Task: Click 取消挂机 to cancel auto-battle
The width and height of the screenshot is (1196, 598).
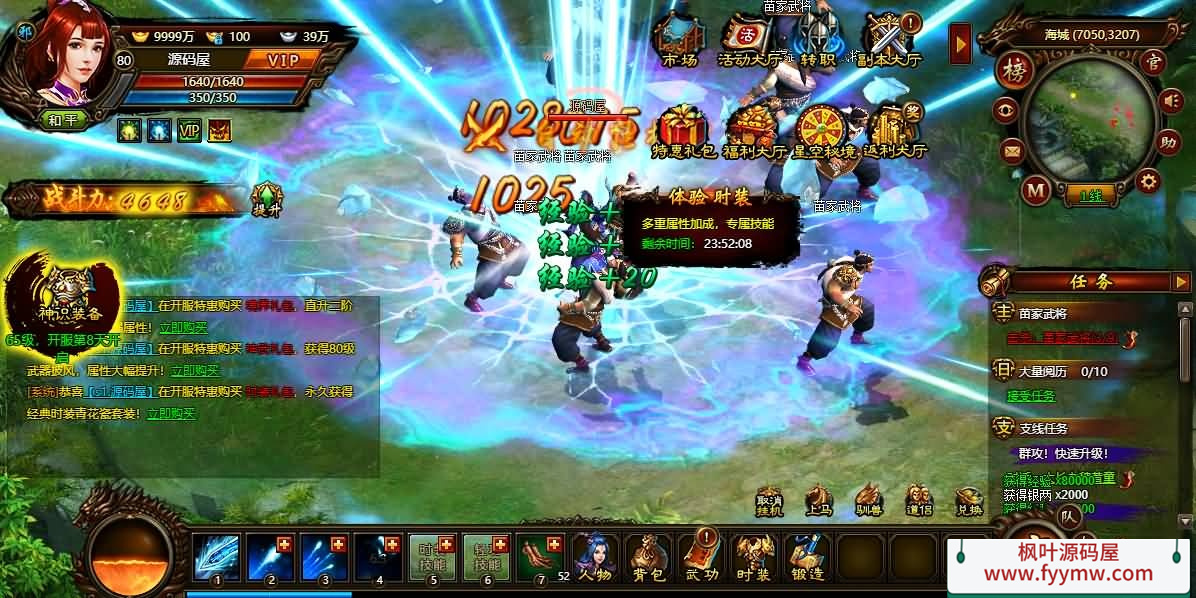Action: tap(769, 500)
